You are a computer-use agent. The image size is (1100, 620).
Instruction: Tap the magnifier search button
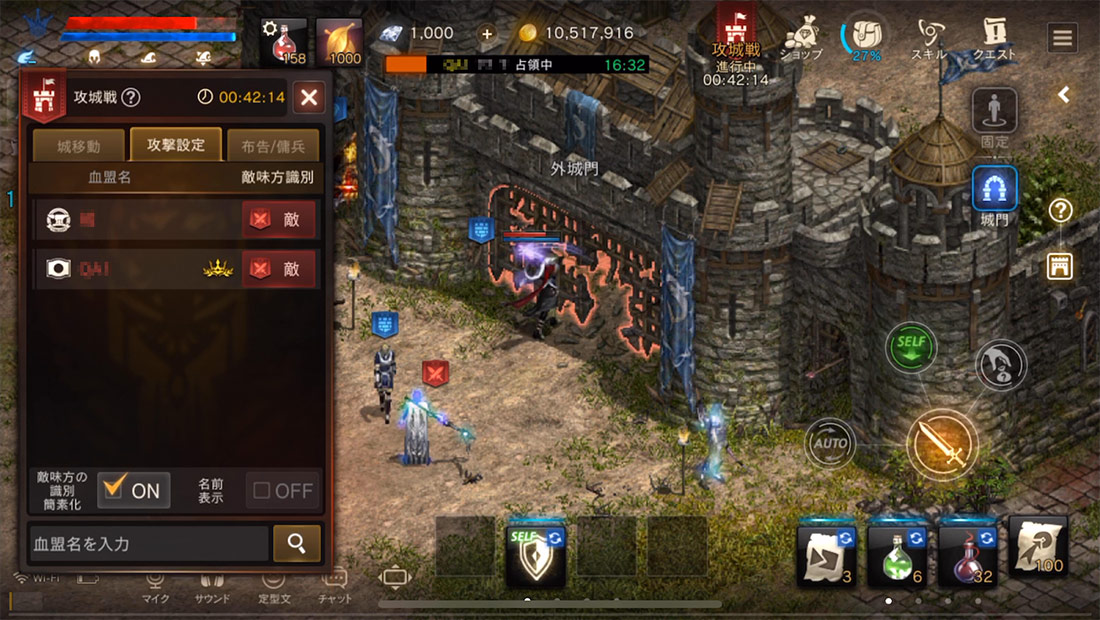point(297,543)
